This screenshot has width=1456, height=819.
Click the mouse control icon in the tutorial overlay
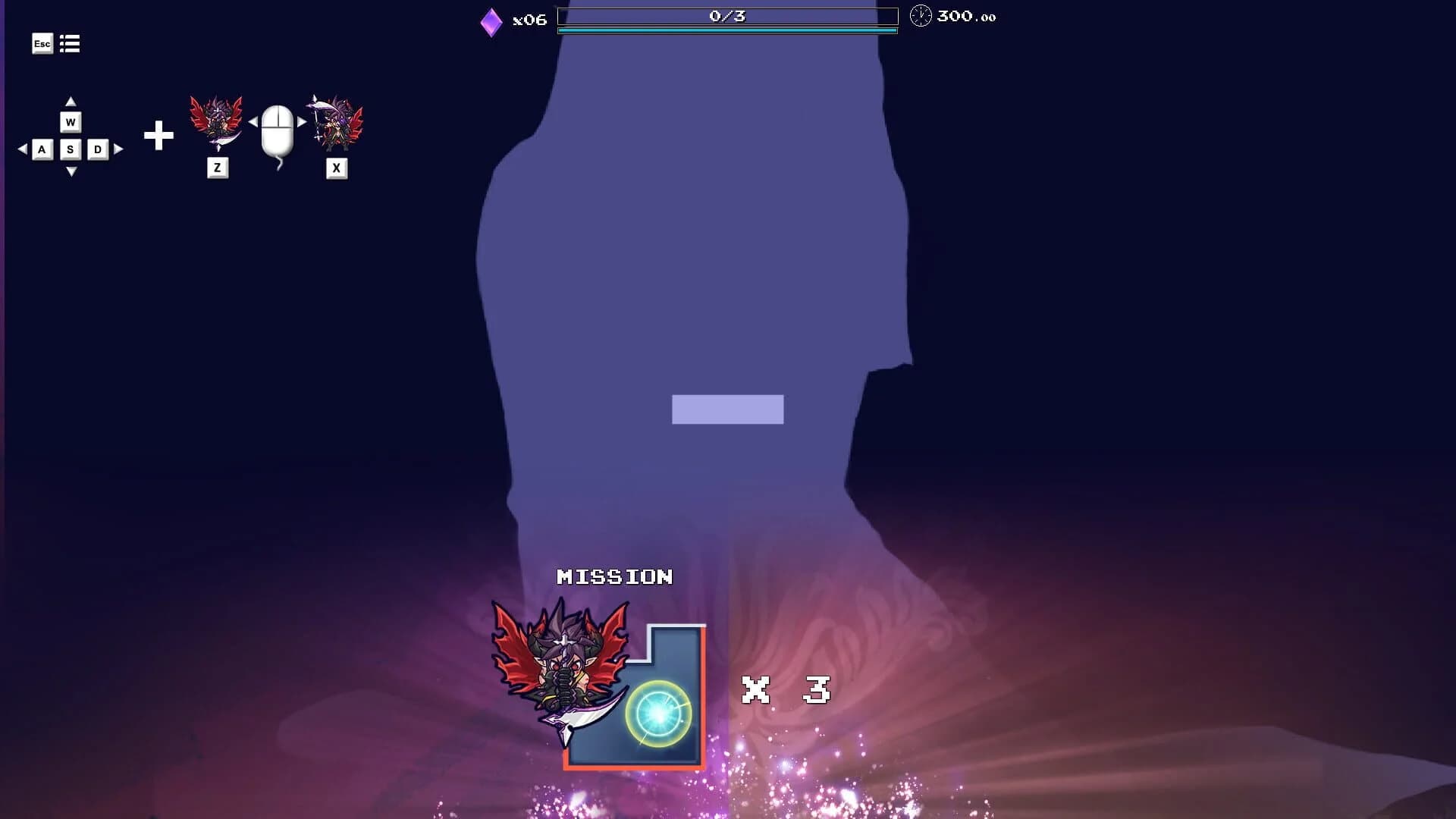pos(278,133)
